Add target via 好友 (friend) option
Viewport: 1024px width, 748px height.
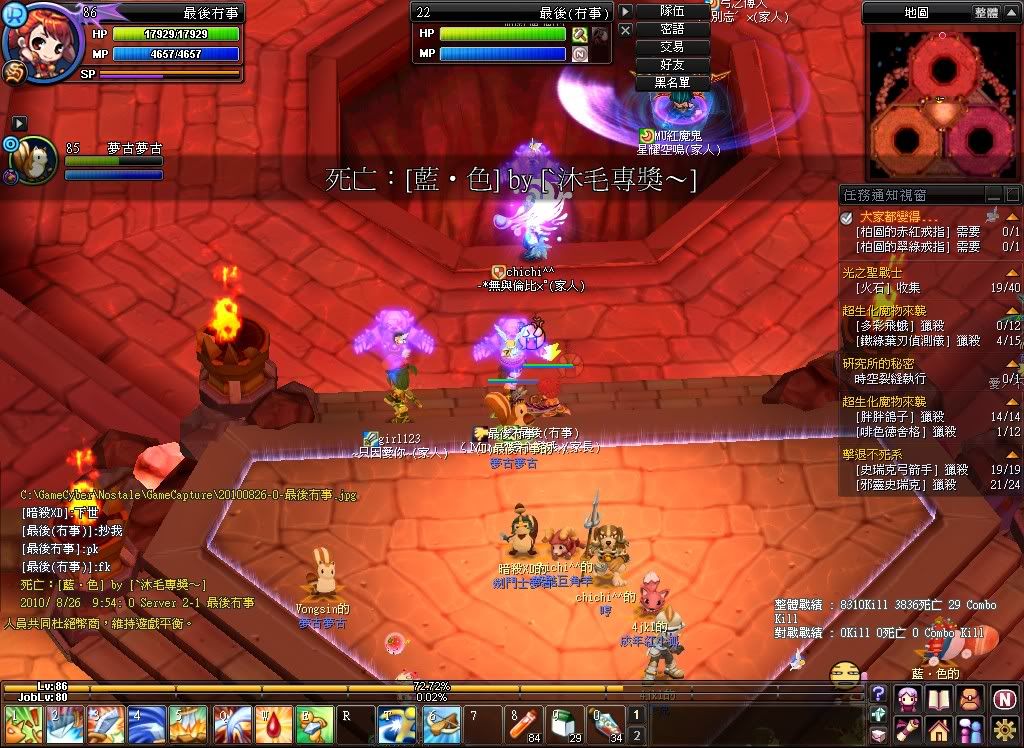[672, 65]
